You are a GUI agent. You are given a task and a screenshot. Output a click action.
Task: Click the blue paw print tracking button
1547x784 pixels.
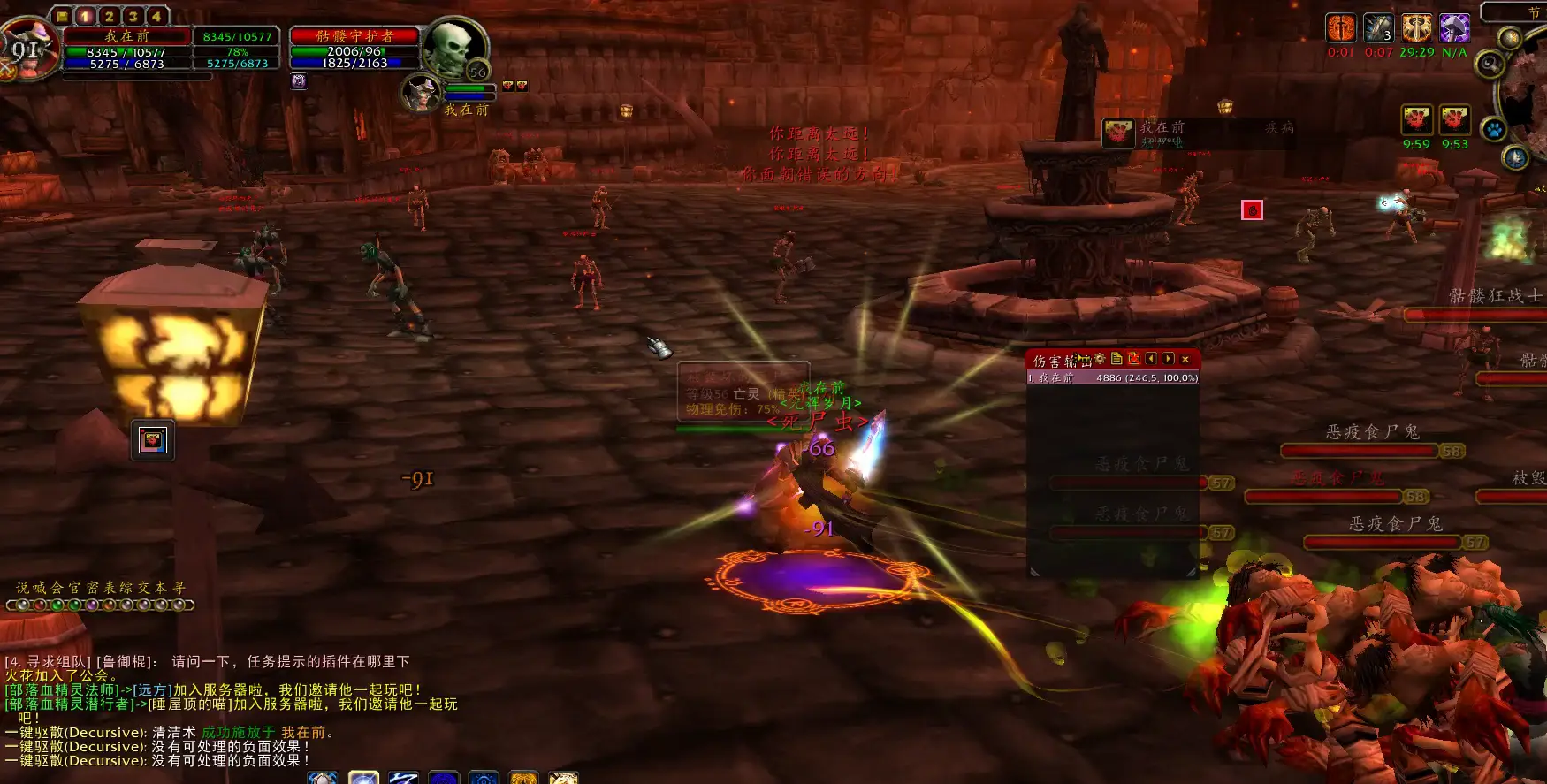pyautogui.click(x=1494, y=130)
